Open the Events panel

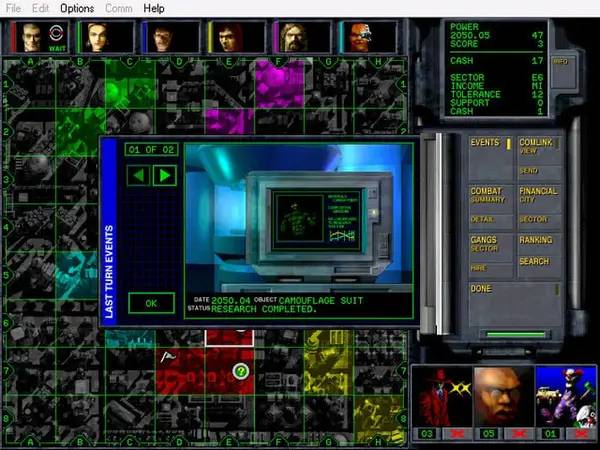[x=490, y=144]
